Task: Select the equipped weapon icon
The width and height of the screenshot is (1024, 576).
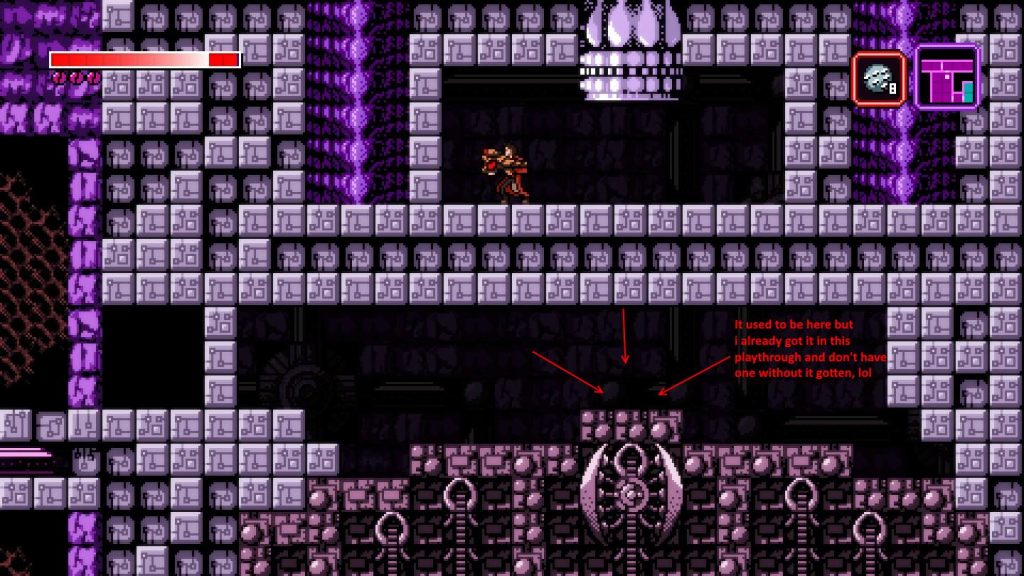Action: [879, 78]
